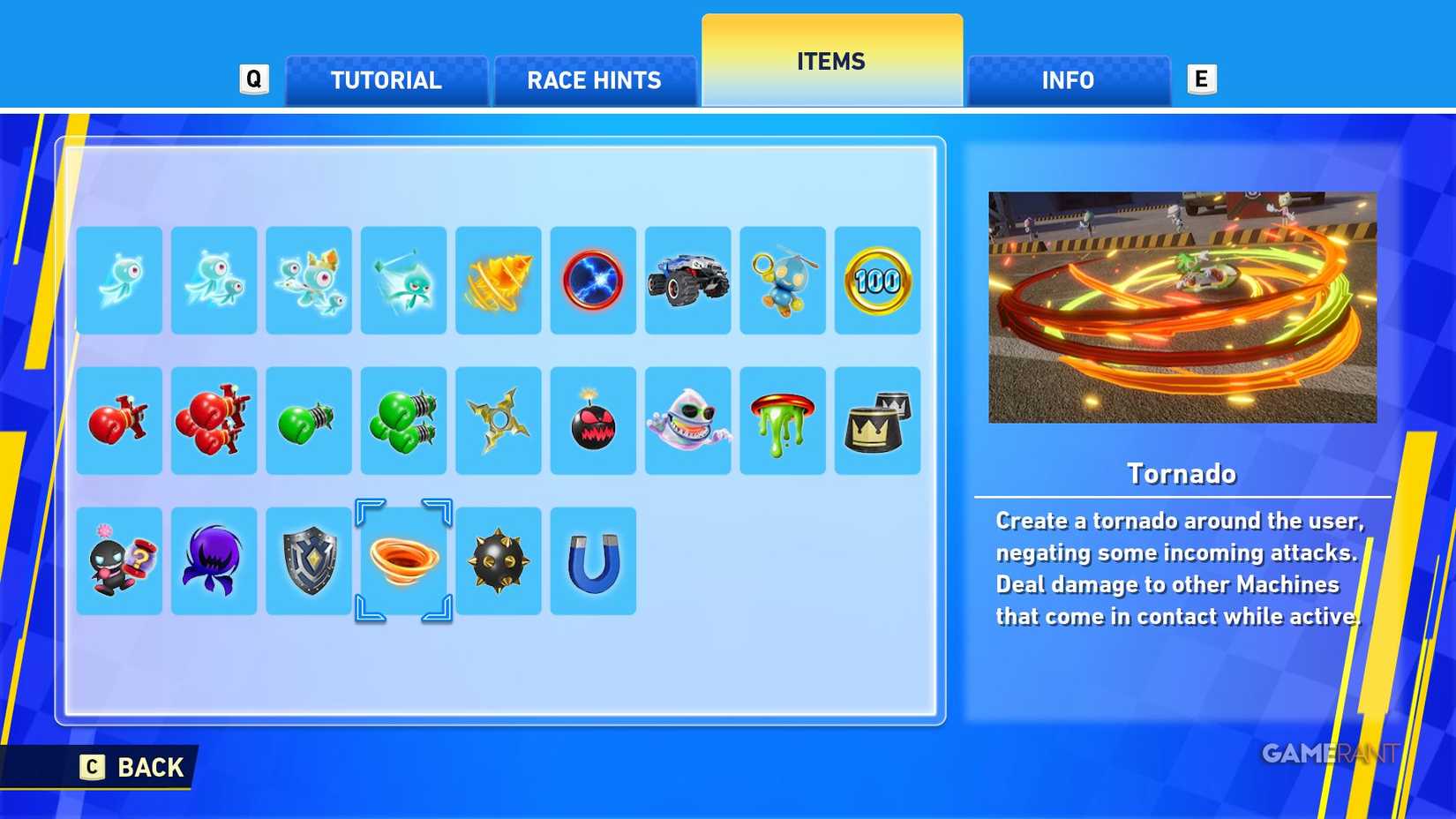
Task: Select the golden Drill item
Action: (499, 281)
